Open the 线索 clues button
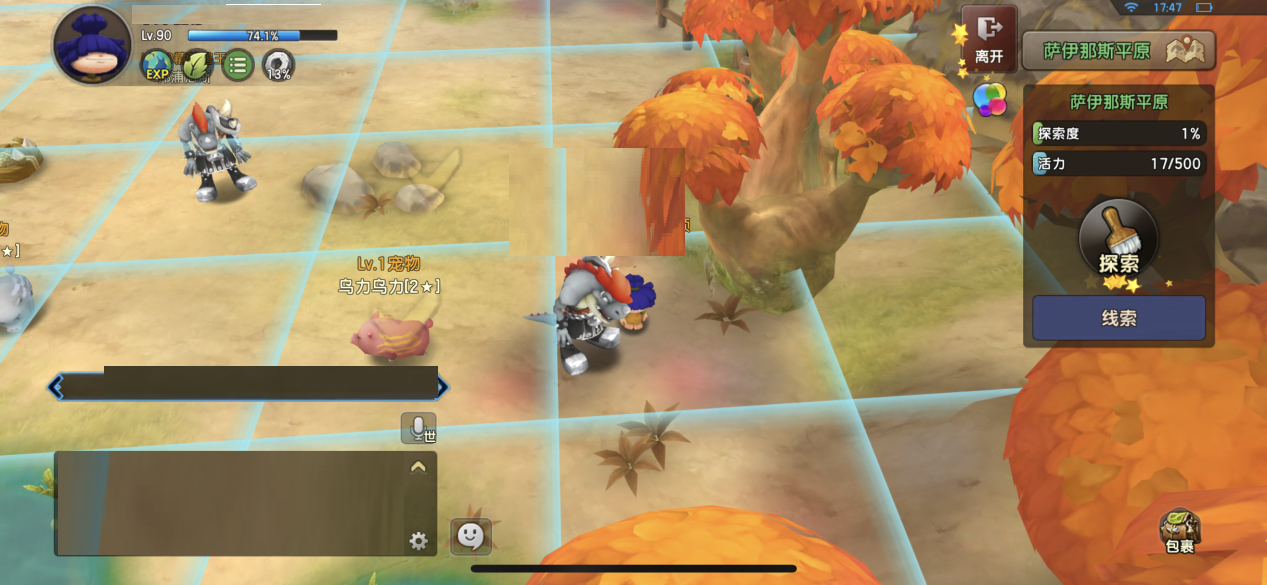 coord(1118,318)
